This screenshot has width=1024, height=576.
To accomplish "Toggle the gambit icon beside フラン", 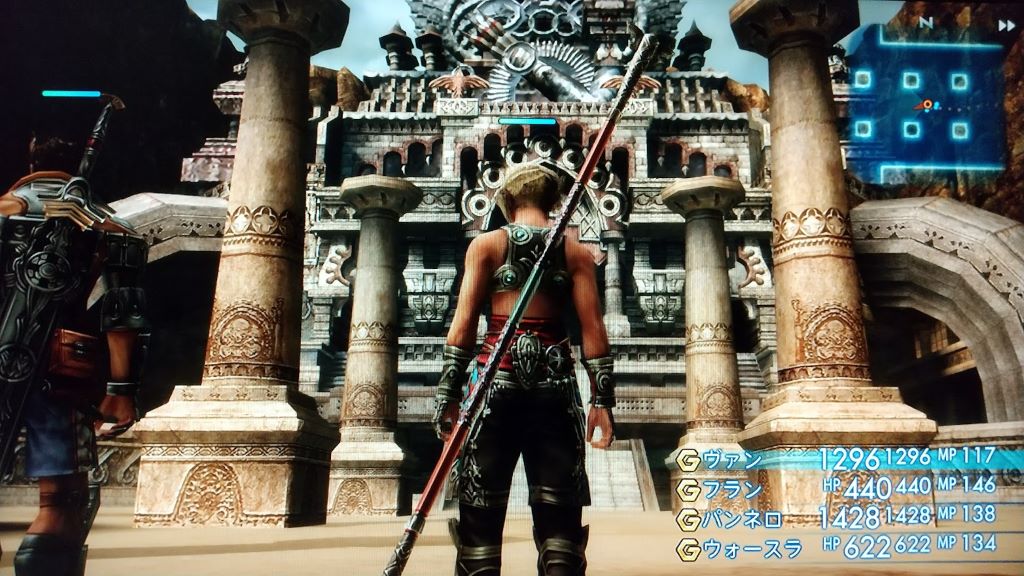I will (x=688, y=489).
